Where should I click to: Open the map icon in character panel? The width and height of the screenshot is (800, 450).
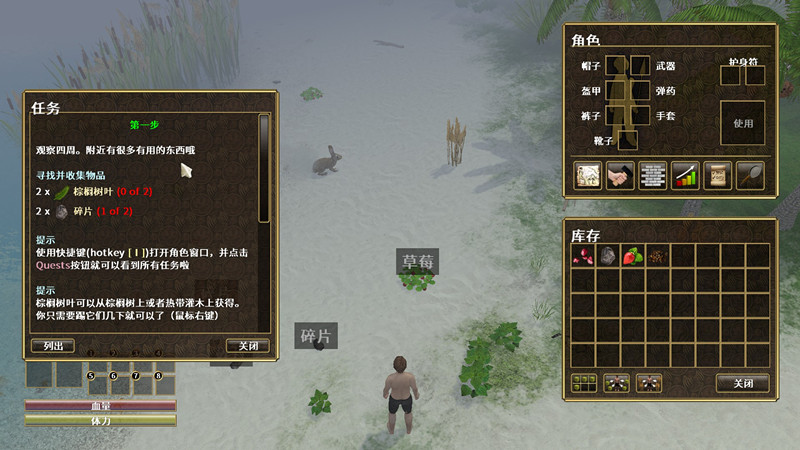[x=587, y=175]
